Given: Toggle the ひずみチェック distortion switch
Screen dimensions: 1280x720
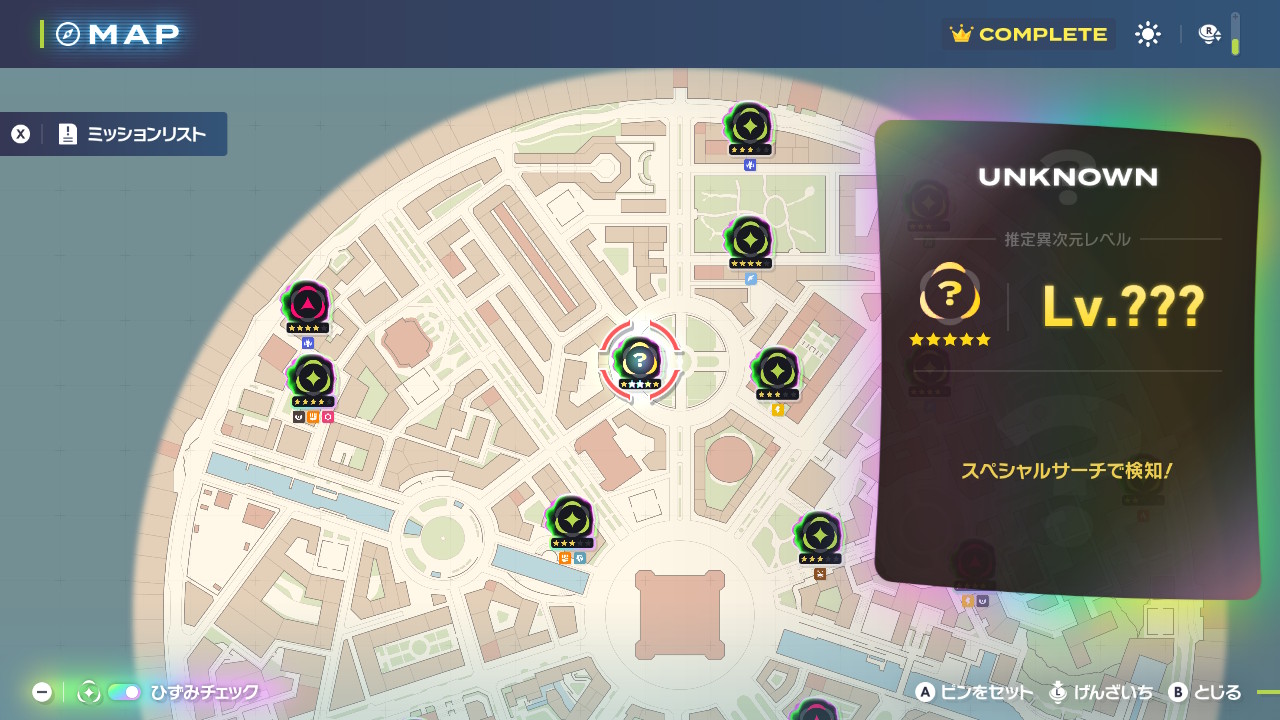Looking at the screenshot, I should point(124,692).
